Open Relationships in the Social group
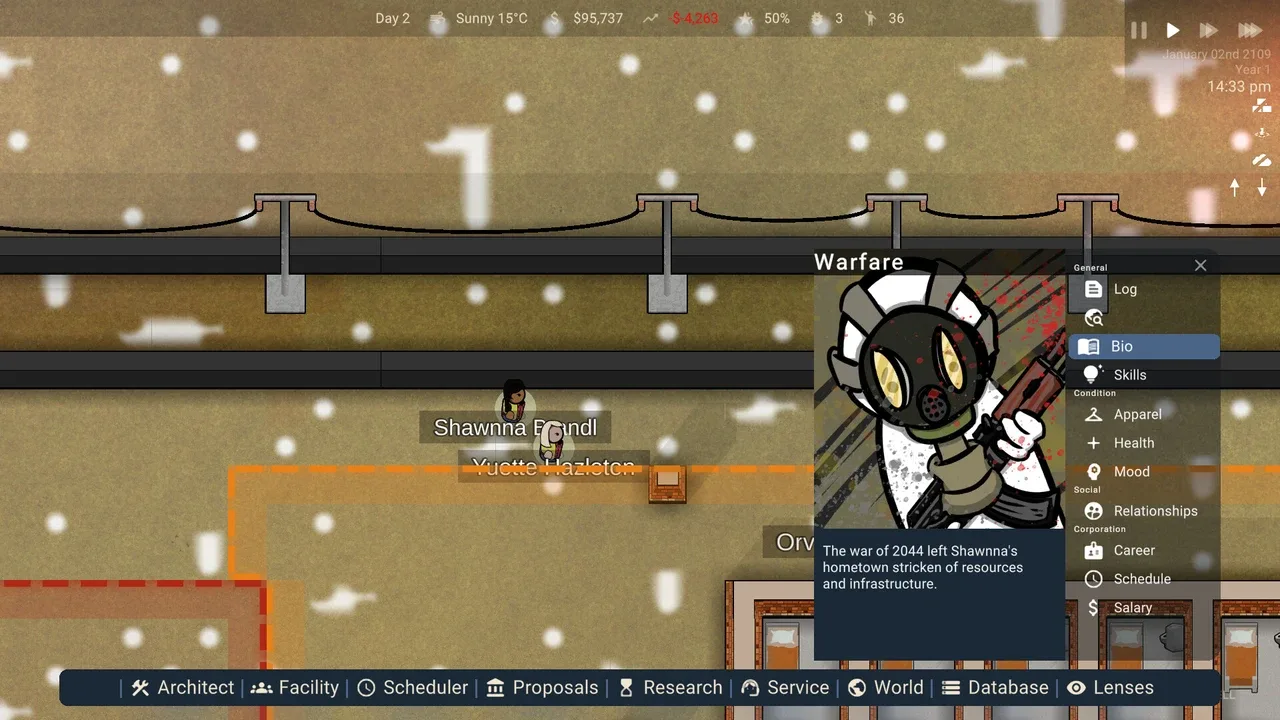Viewport: 1280px width, 720px height. point(1154,511)
